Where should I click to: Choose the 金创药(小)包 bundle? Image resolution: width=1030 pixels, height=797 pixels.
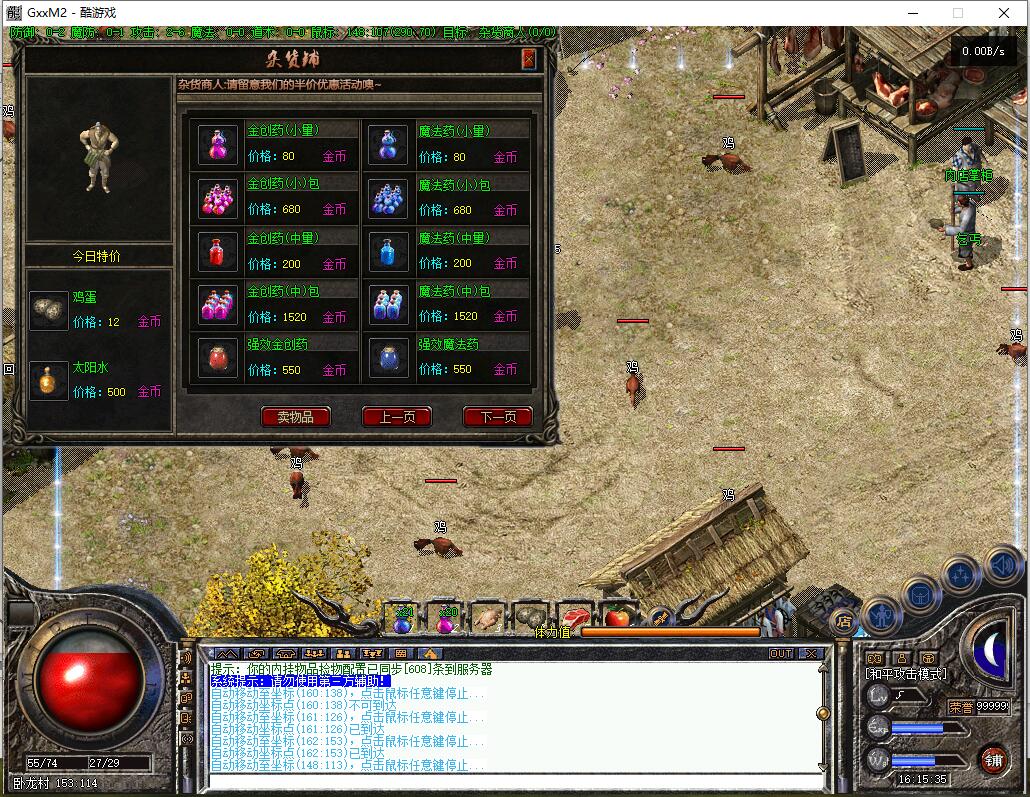tap(216, 197)
